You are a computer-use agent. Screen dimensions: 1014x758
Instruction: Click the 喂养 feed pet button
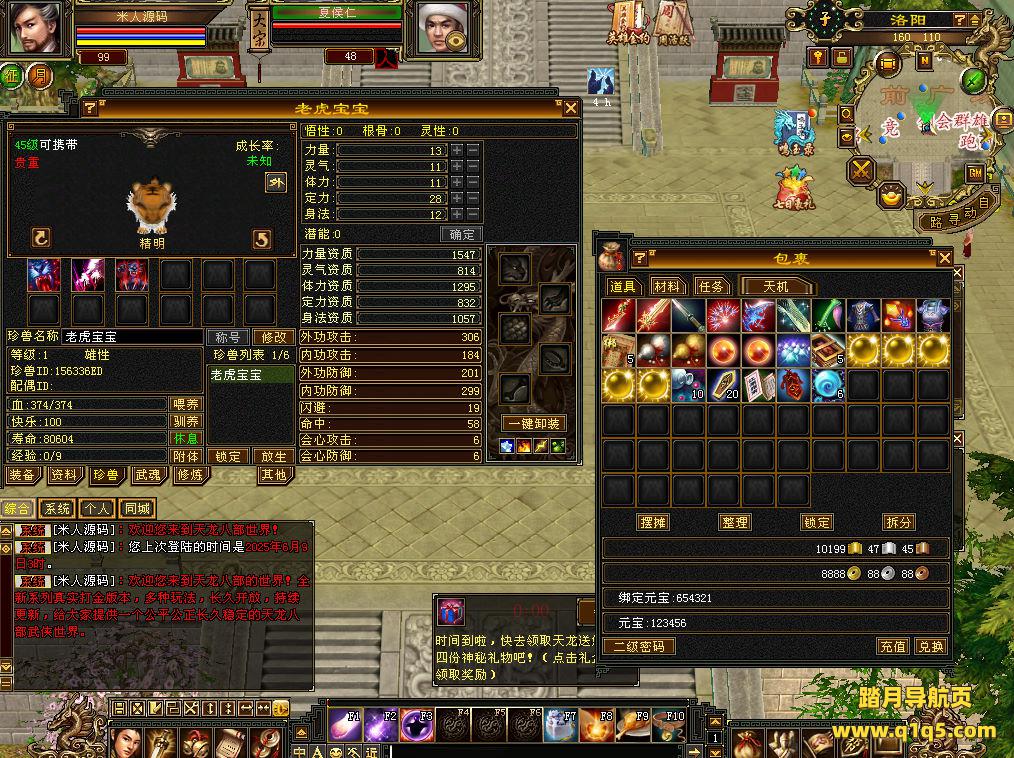(x=186, y=405)
